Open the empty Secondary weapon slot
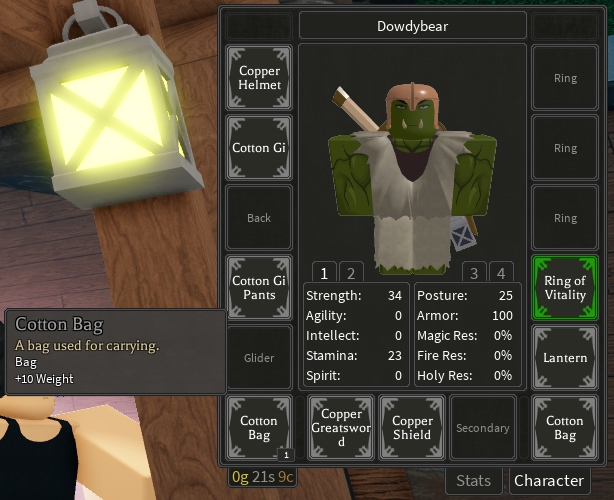The image size is (614, 500). pos(482,428)
